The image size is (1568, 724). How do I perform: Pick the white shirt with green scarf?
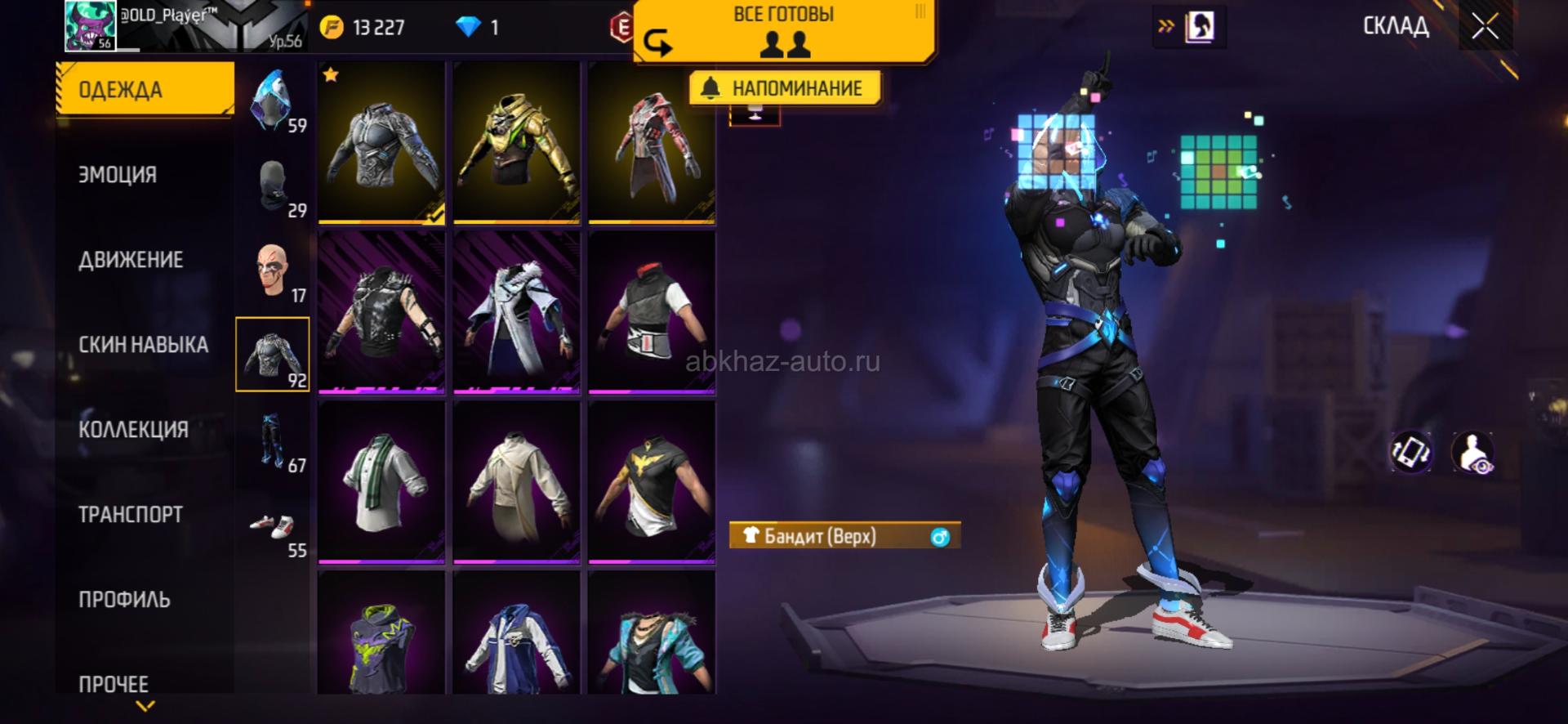[x=381, y=481]
